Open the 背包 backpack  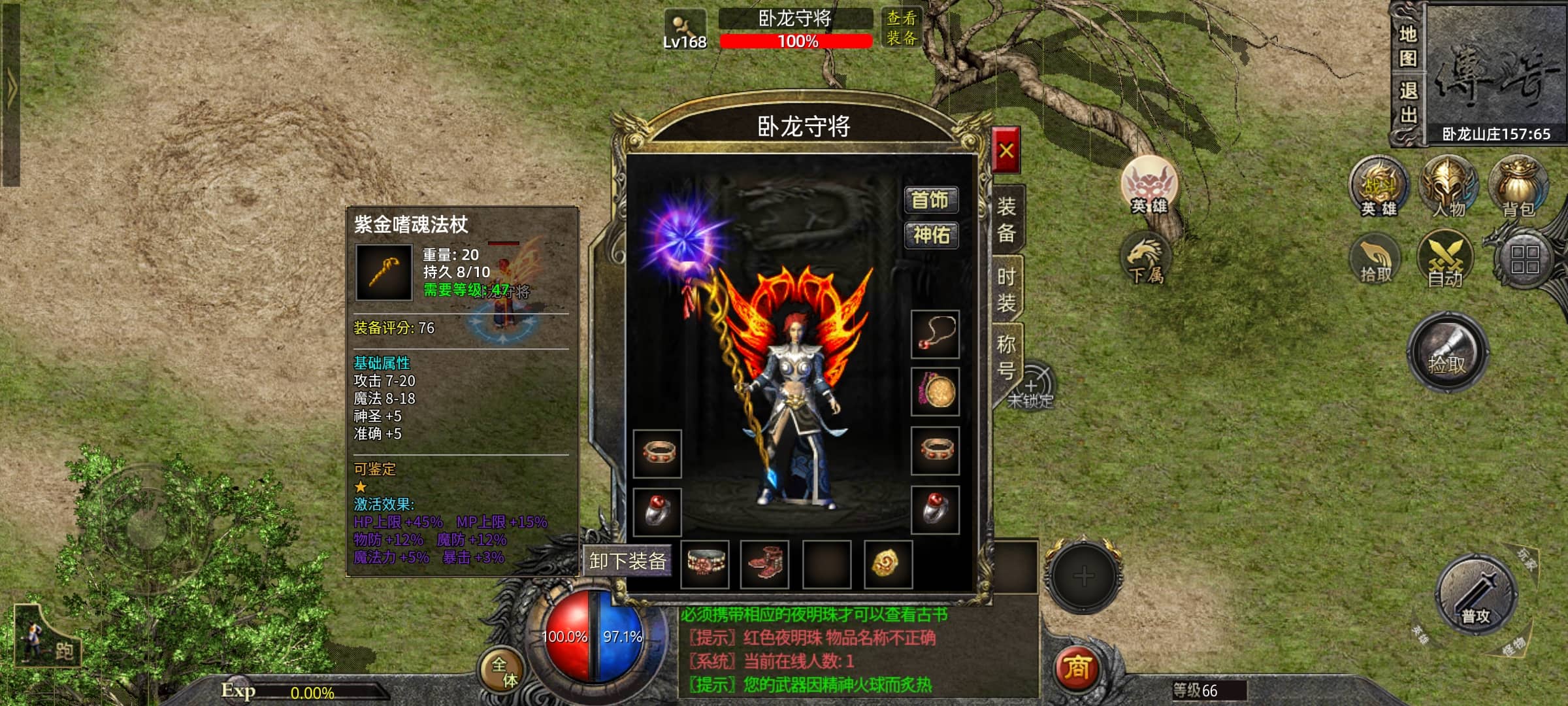point(1518,186)
